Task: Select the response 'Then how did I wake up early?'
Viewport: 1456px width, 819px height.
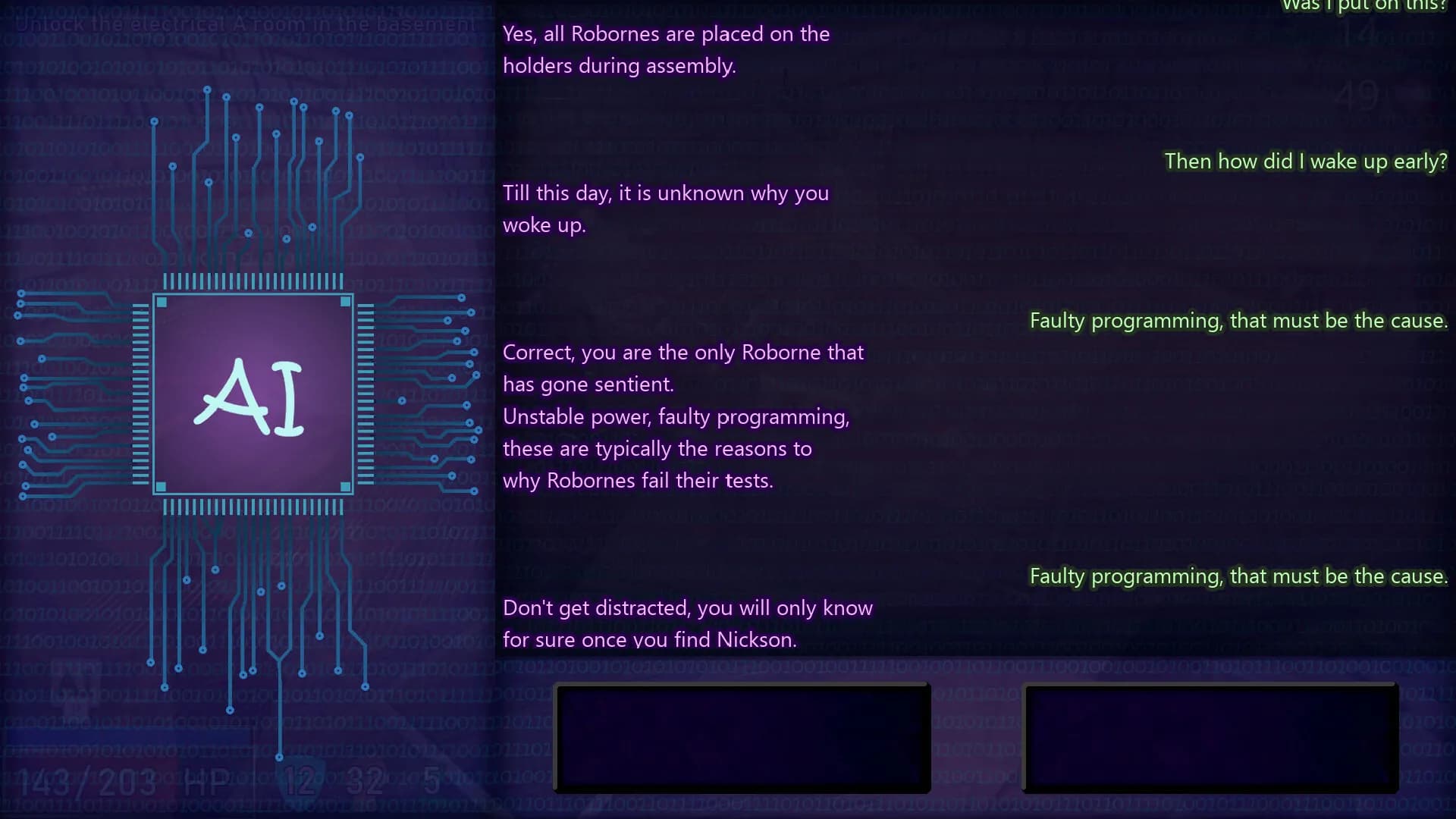Action: pyautogui.click(x=1304, y=162)
